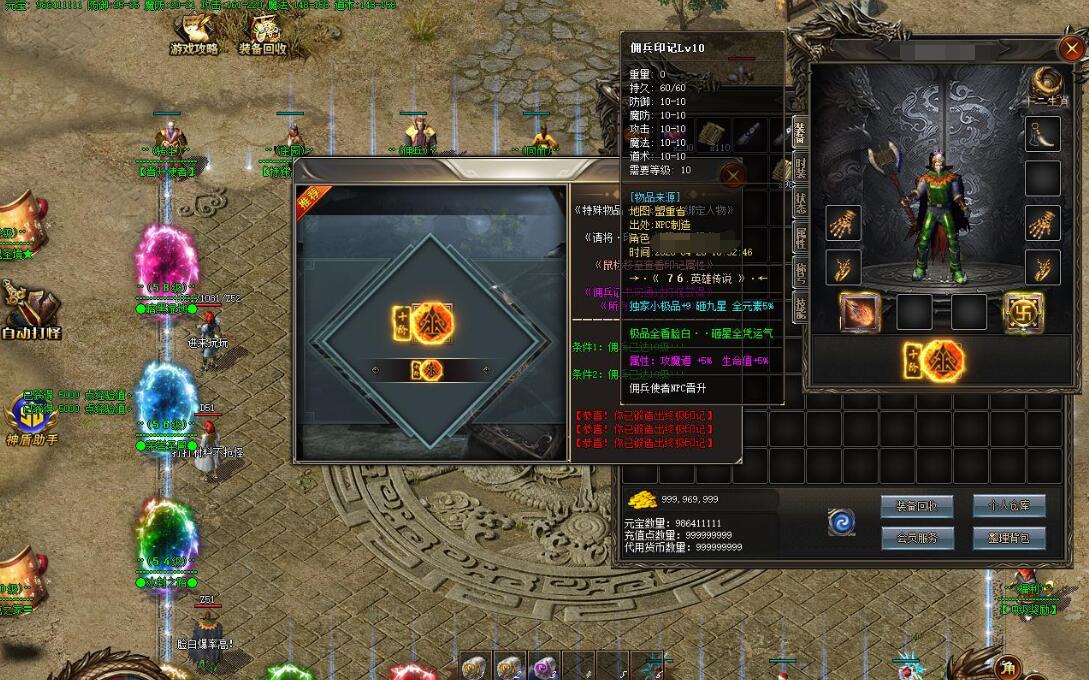This screenshot has width=1089, height=680.
Task: Switch to the 时装 costume tab
Action: (800, 166)
